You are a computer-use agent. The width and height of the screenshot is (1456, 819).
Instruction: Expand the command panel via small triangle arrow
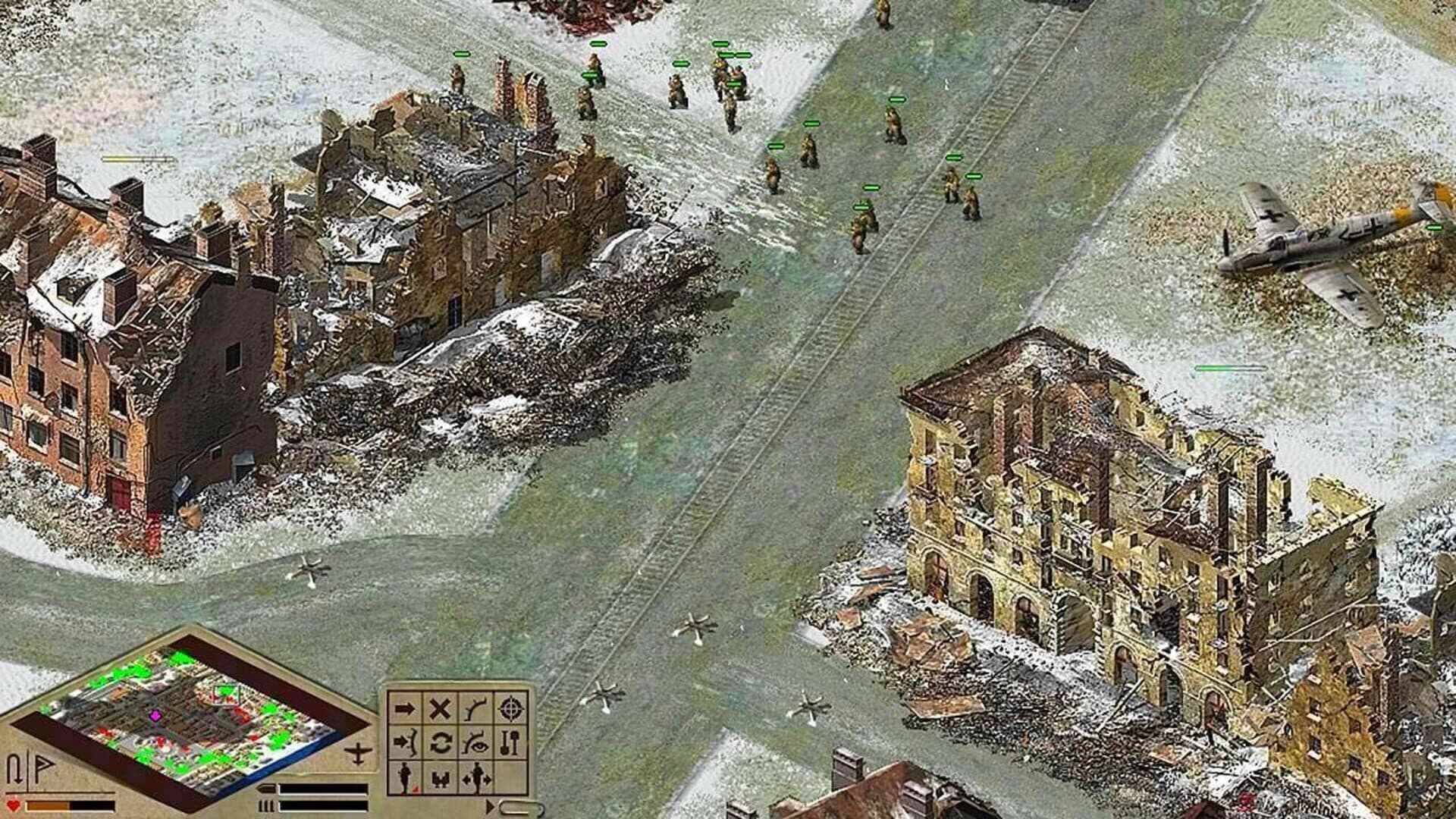[491, 807]
